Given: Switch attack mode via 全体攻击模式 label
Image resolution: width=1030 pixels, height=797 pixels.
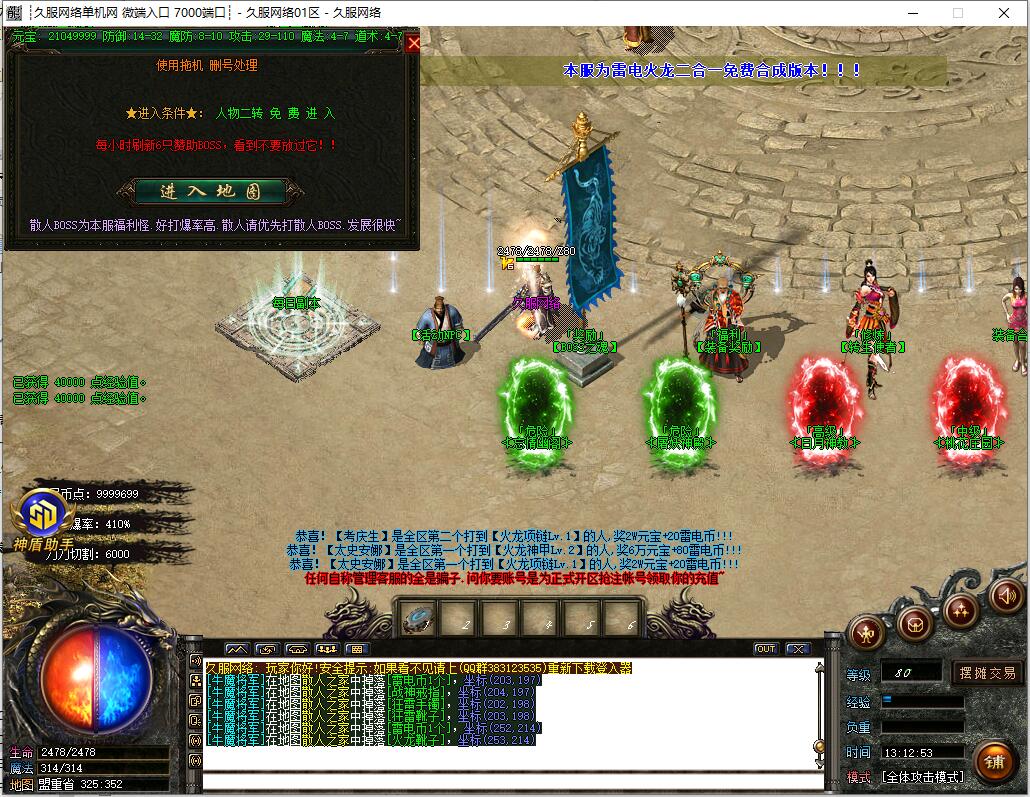Looking at the screenshot, I should (922, 776).
